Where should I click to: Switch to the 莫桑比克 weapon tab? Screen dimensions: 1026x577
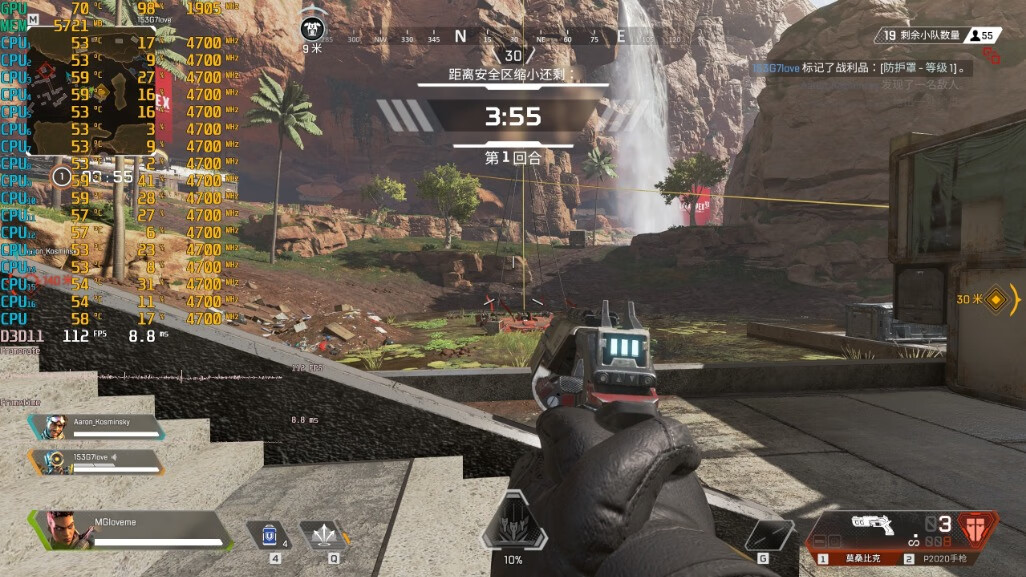coord(855,560)
